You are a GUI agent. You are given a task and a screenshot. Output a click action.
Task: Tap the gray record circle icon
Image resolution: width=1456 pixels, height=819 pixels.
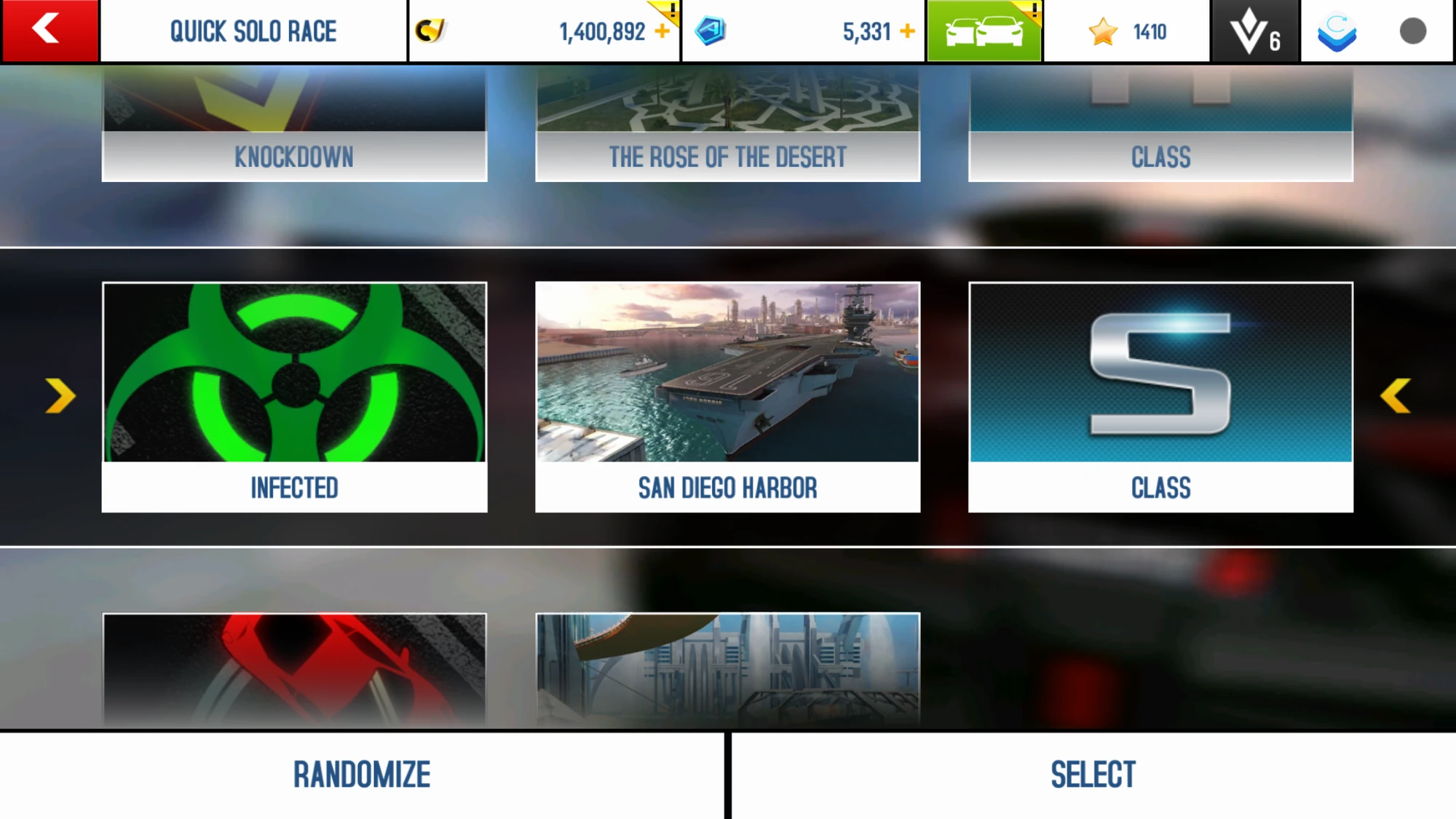[1412, 31]
